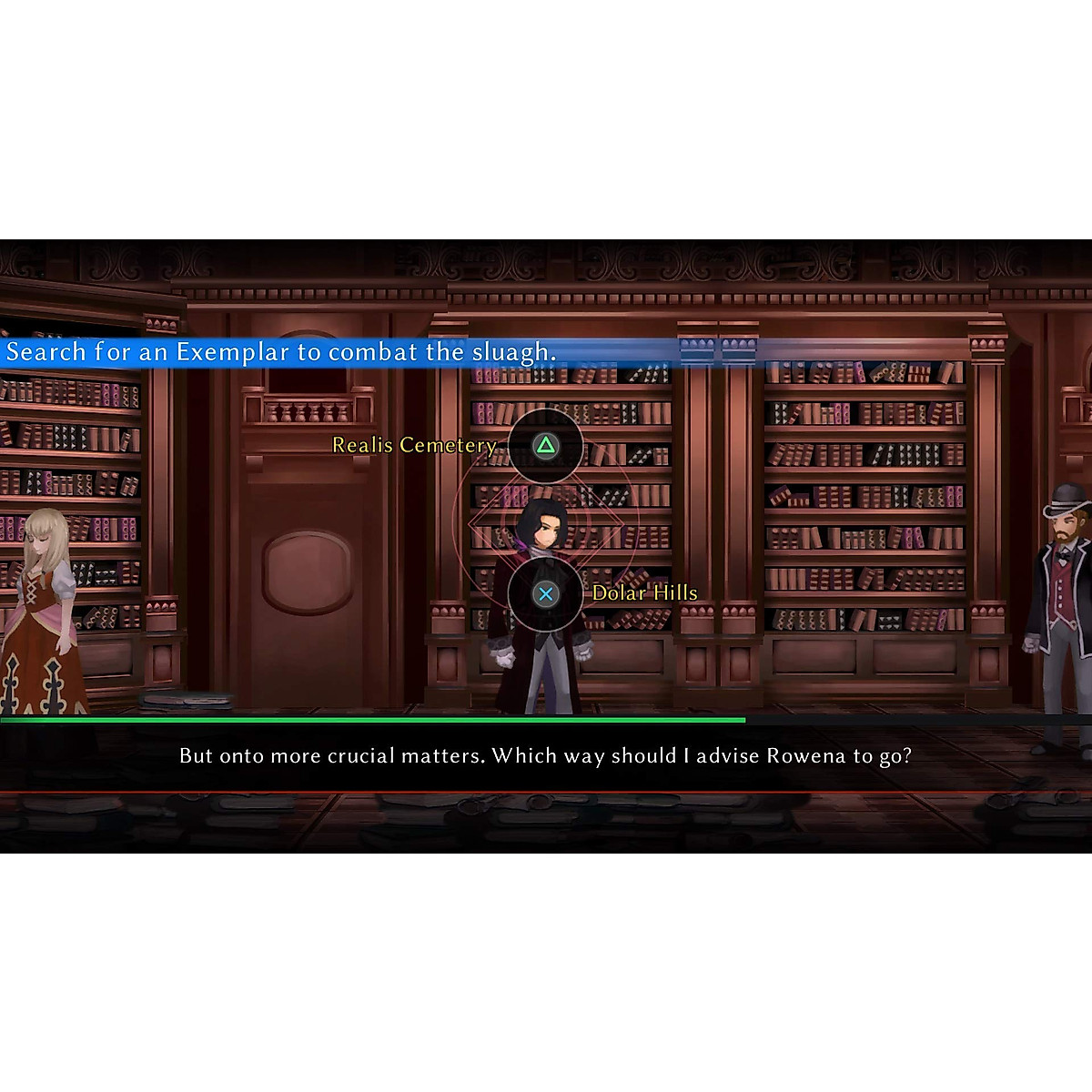Click the objective banner about the Exemplar
Viewport: 1092px width, 1092px height.
[x=281, y=352]
